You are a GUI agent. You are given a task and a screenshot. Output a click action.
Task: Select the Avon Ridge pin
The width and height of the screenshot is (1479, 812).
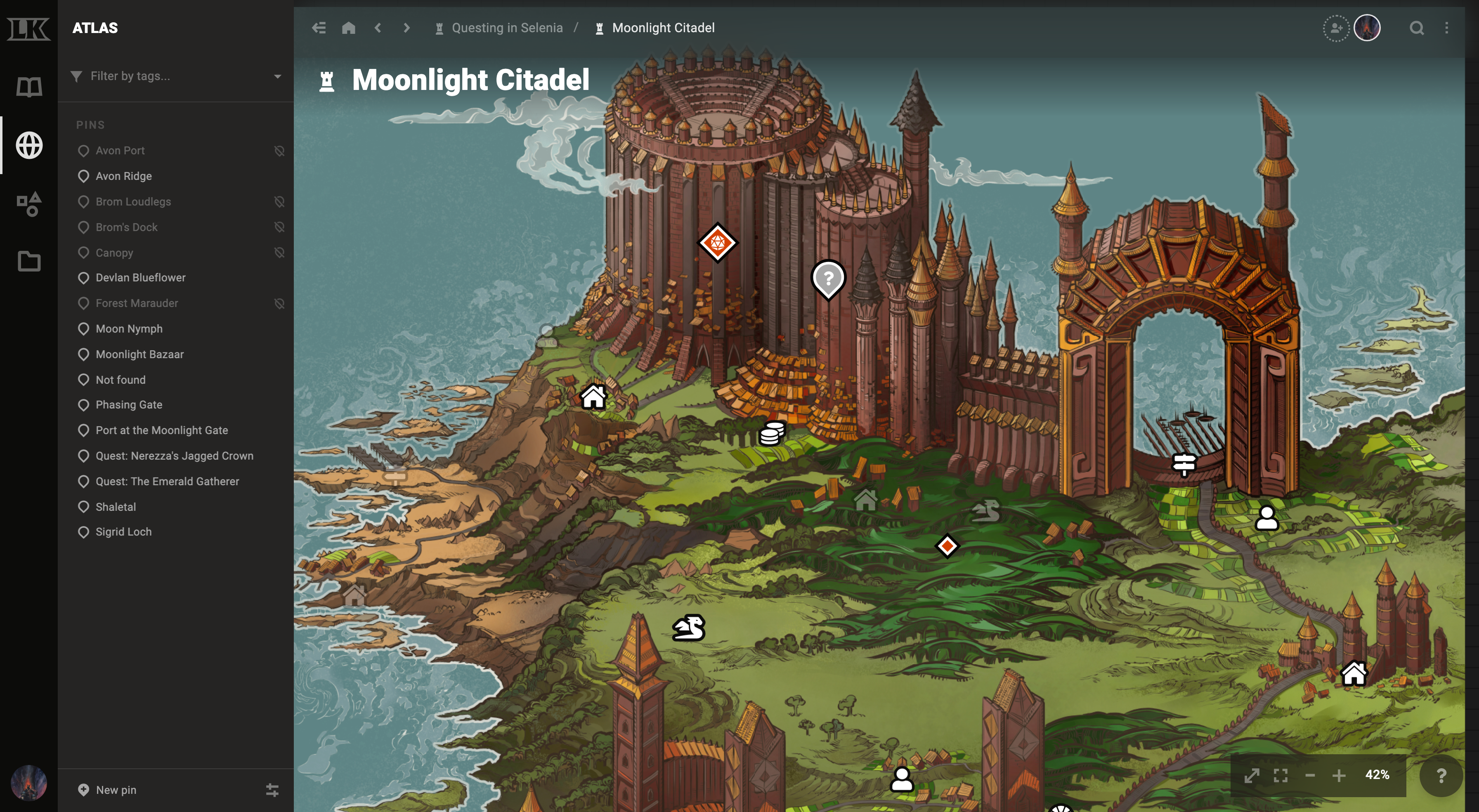coord(123,176)
